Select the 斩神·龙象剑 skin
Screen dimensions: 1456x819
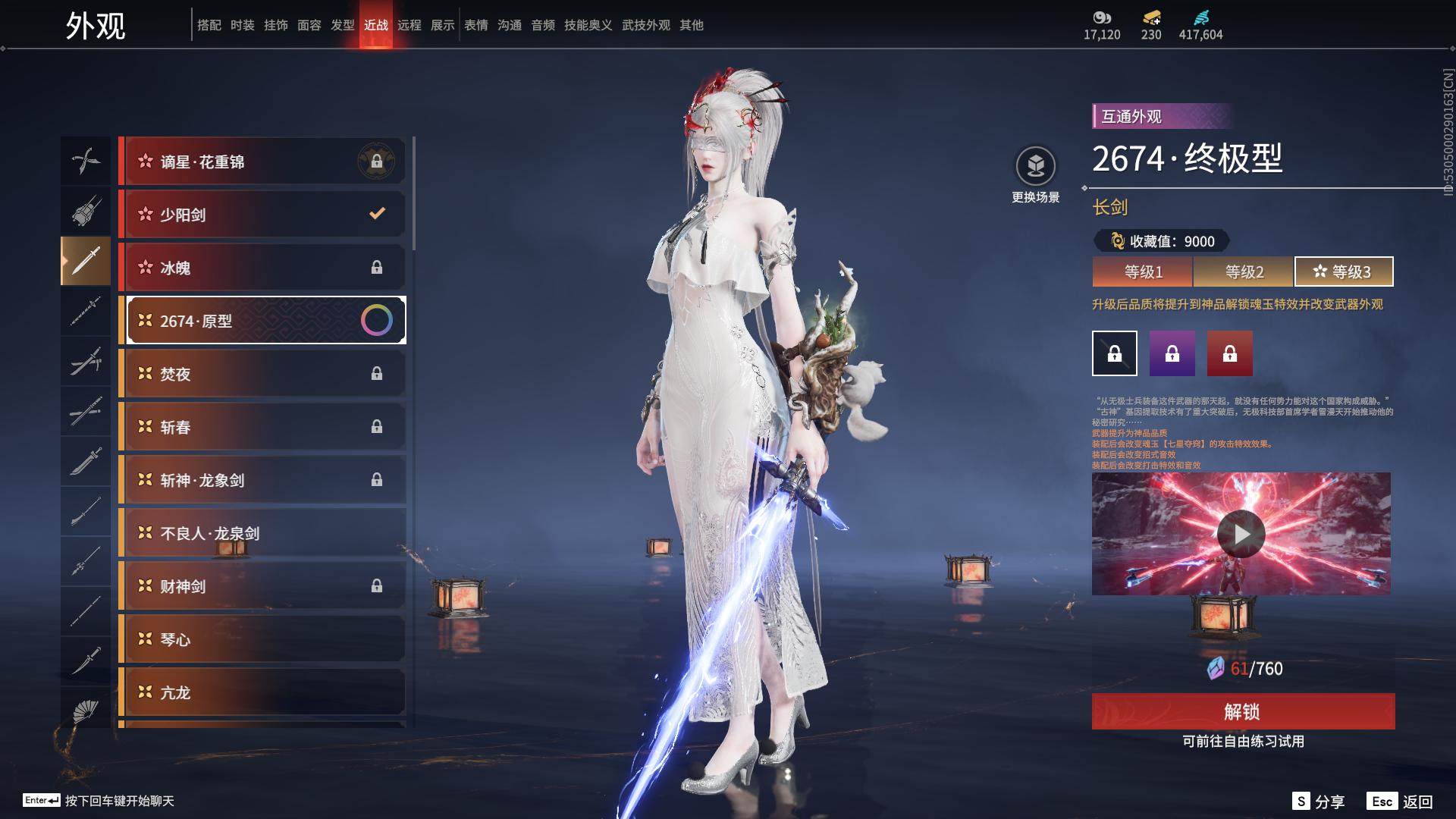pos(262,480)
